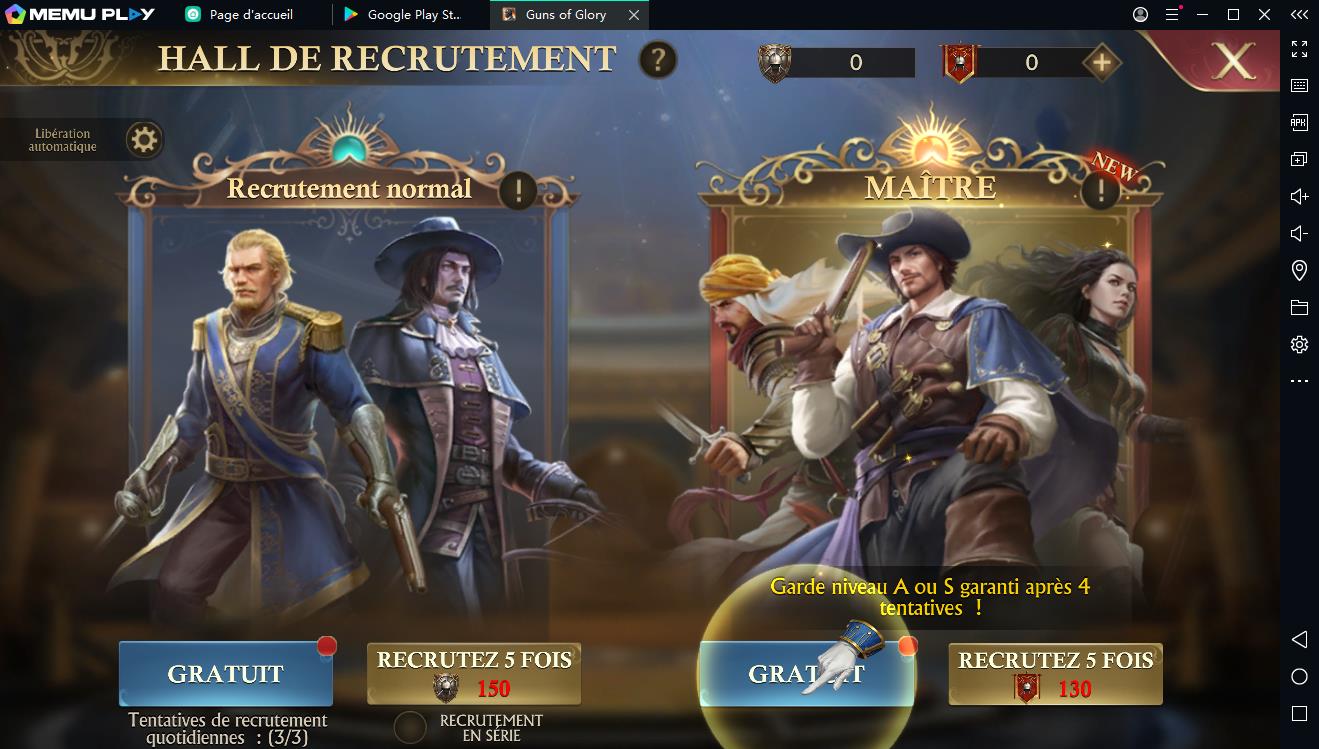Open the Page d'accueil tab

(250, 15)
